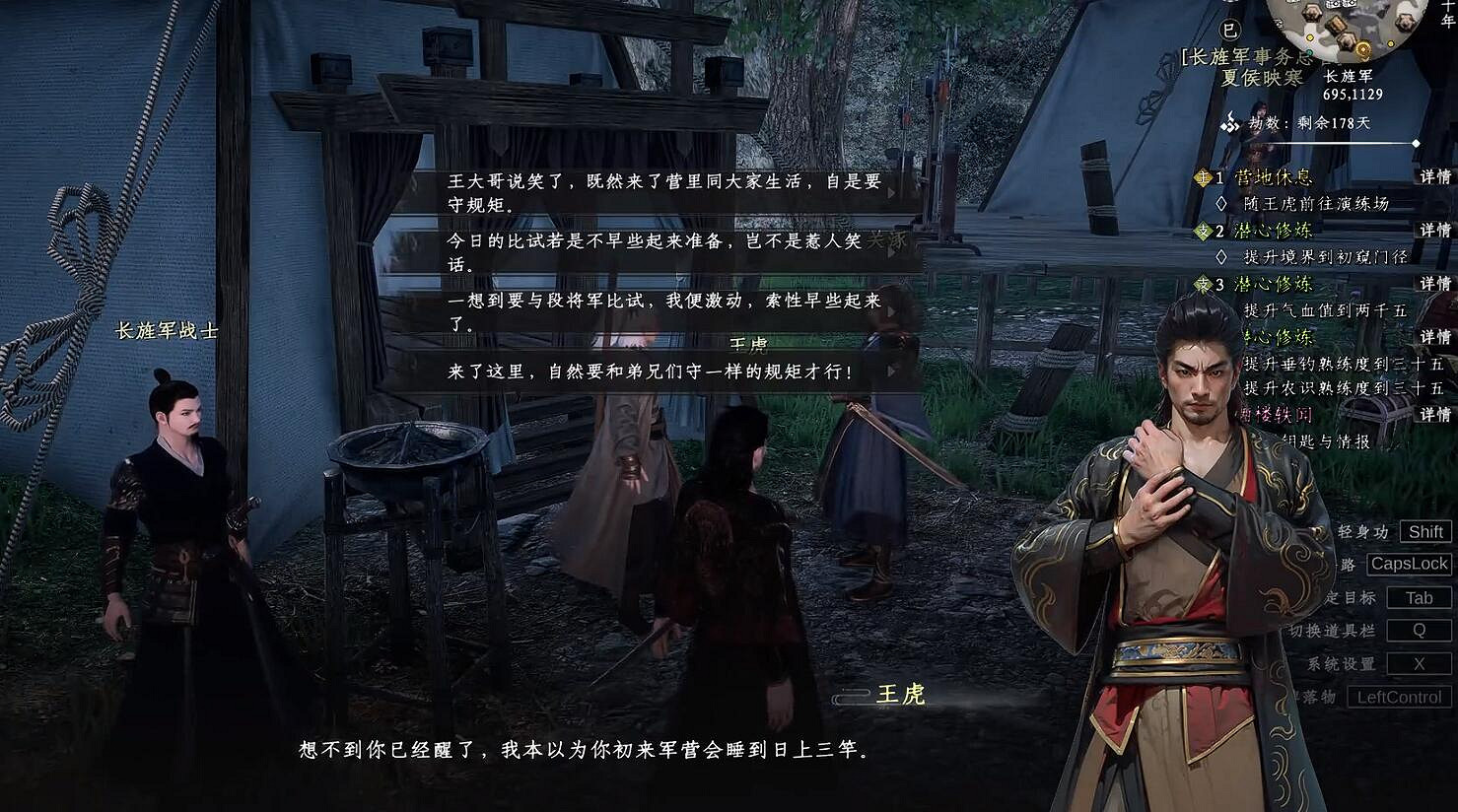The image size is (1458, 812).
Task: Click the gold marker icon on the minimap
Action: [x=1363, y=48]
